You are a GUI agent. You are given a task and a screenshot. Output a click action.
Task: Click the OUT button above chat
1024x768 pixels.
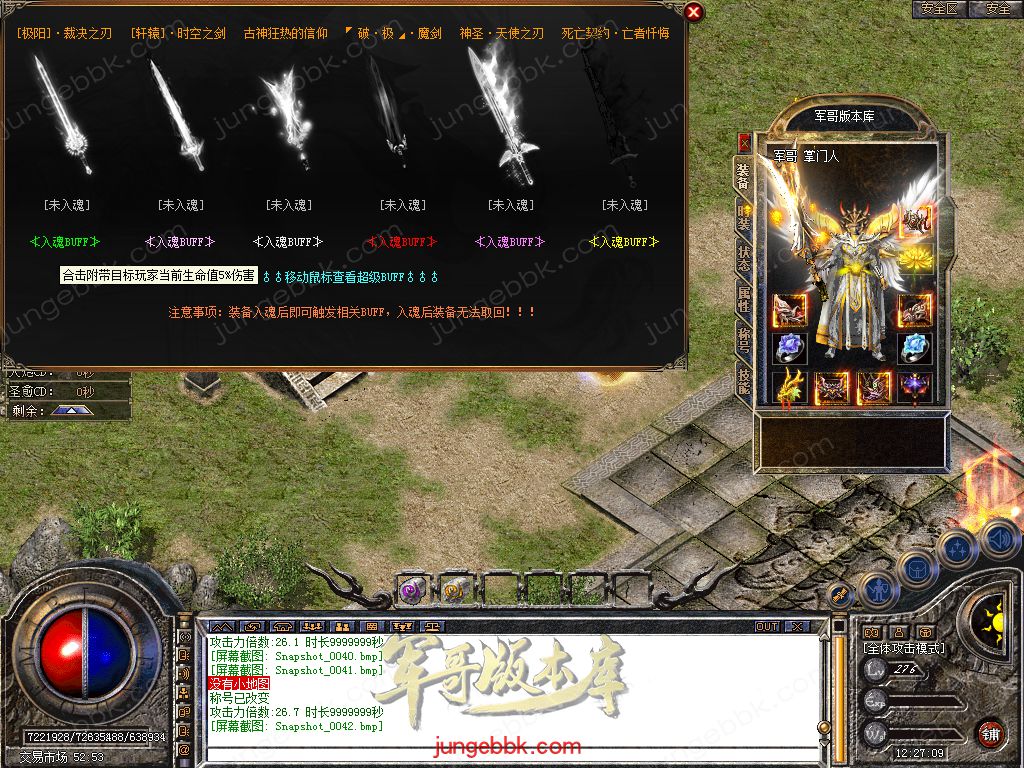pyautogui.click(x=767, y=626)
